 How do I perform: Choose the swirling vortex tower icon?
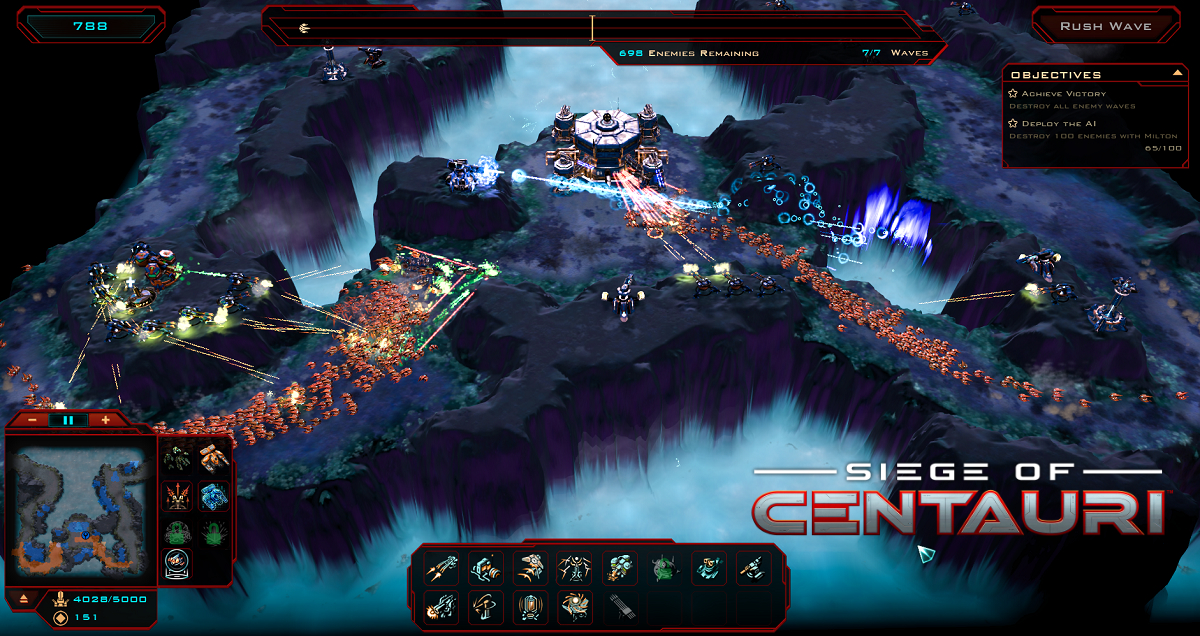pyautogui.click(x=574, y=606)
